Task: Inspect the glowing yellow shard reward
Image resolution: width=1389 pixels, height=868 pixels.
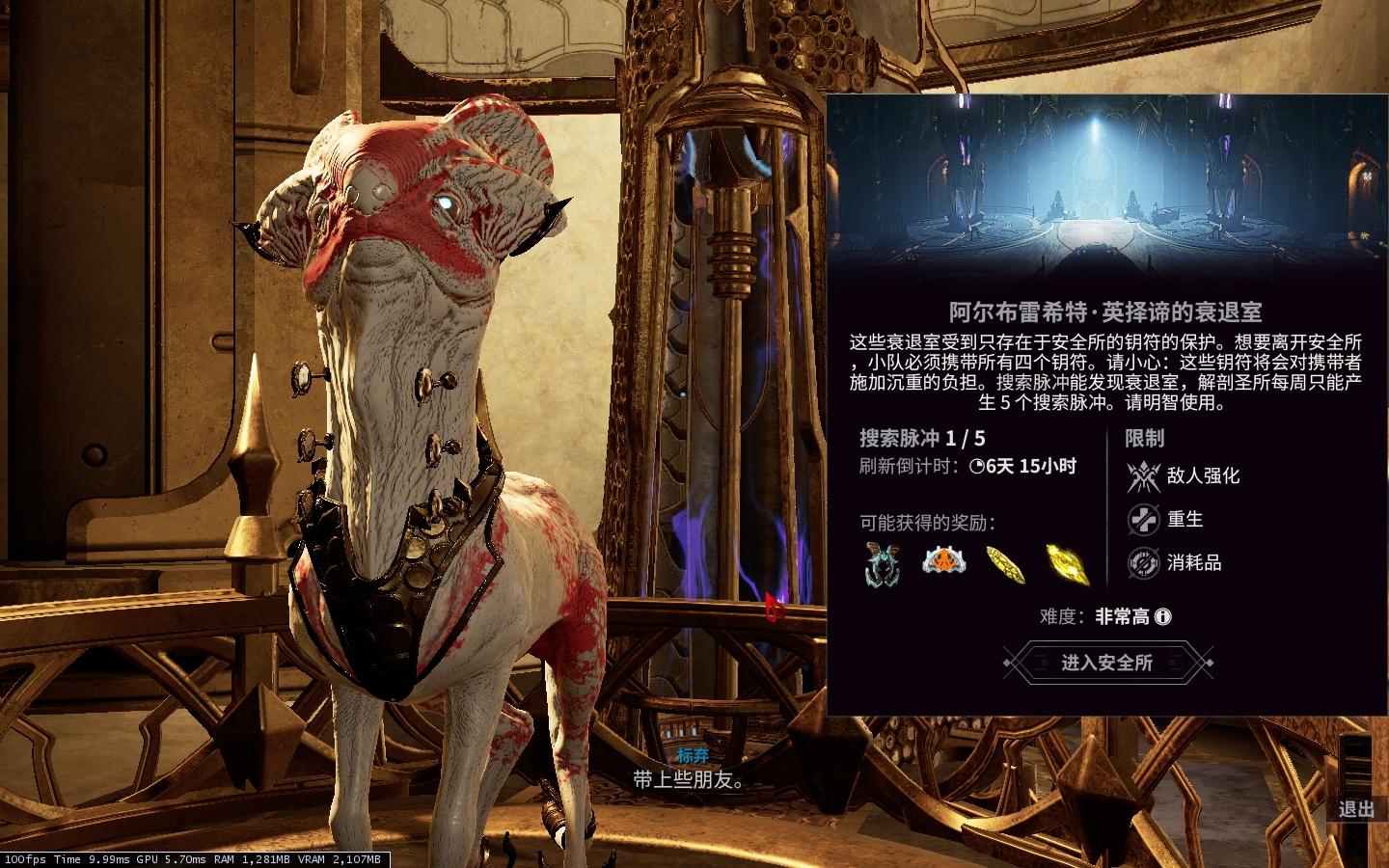Action: point(1067,564)
